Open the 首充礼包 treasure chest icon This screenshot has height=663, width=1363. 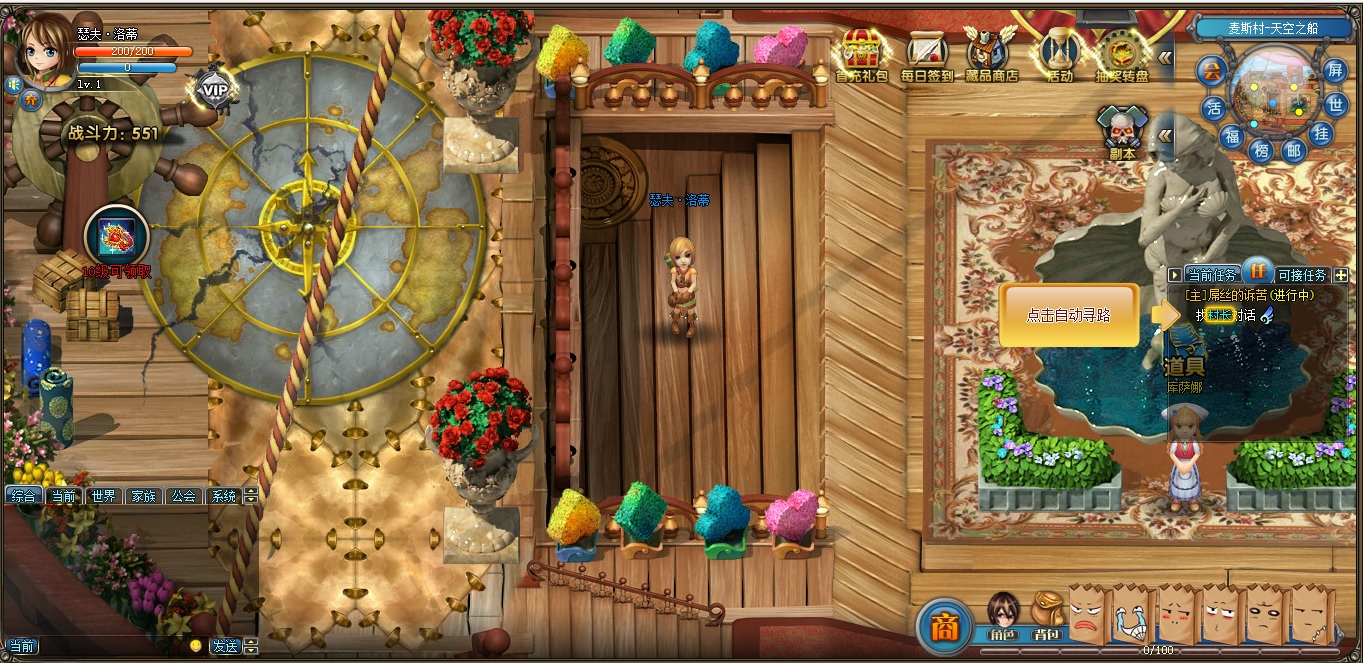pos(861,54)
